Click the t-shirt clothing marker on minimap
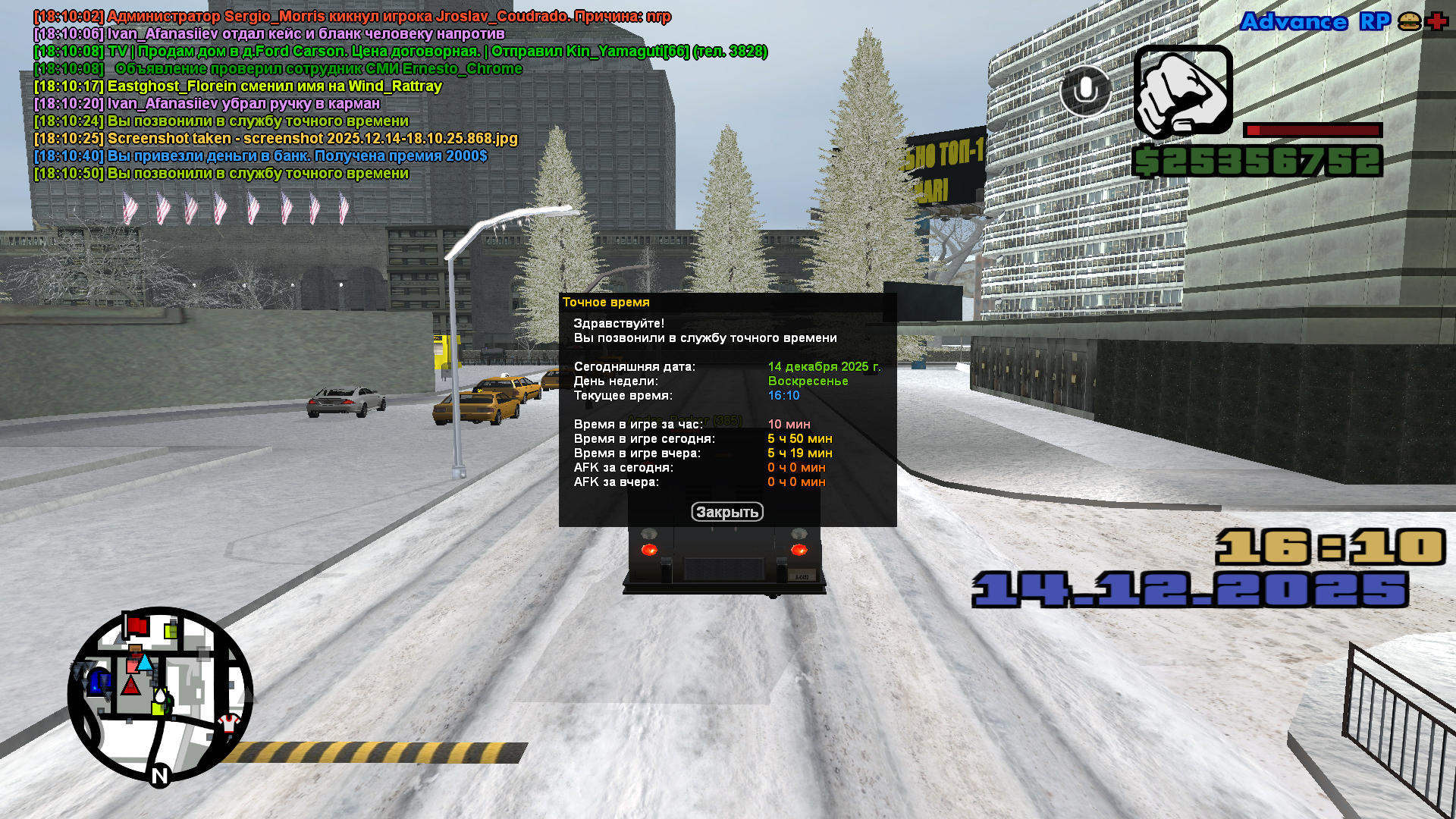 229,723
